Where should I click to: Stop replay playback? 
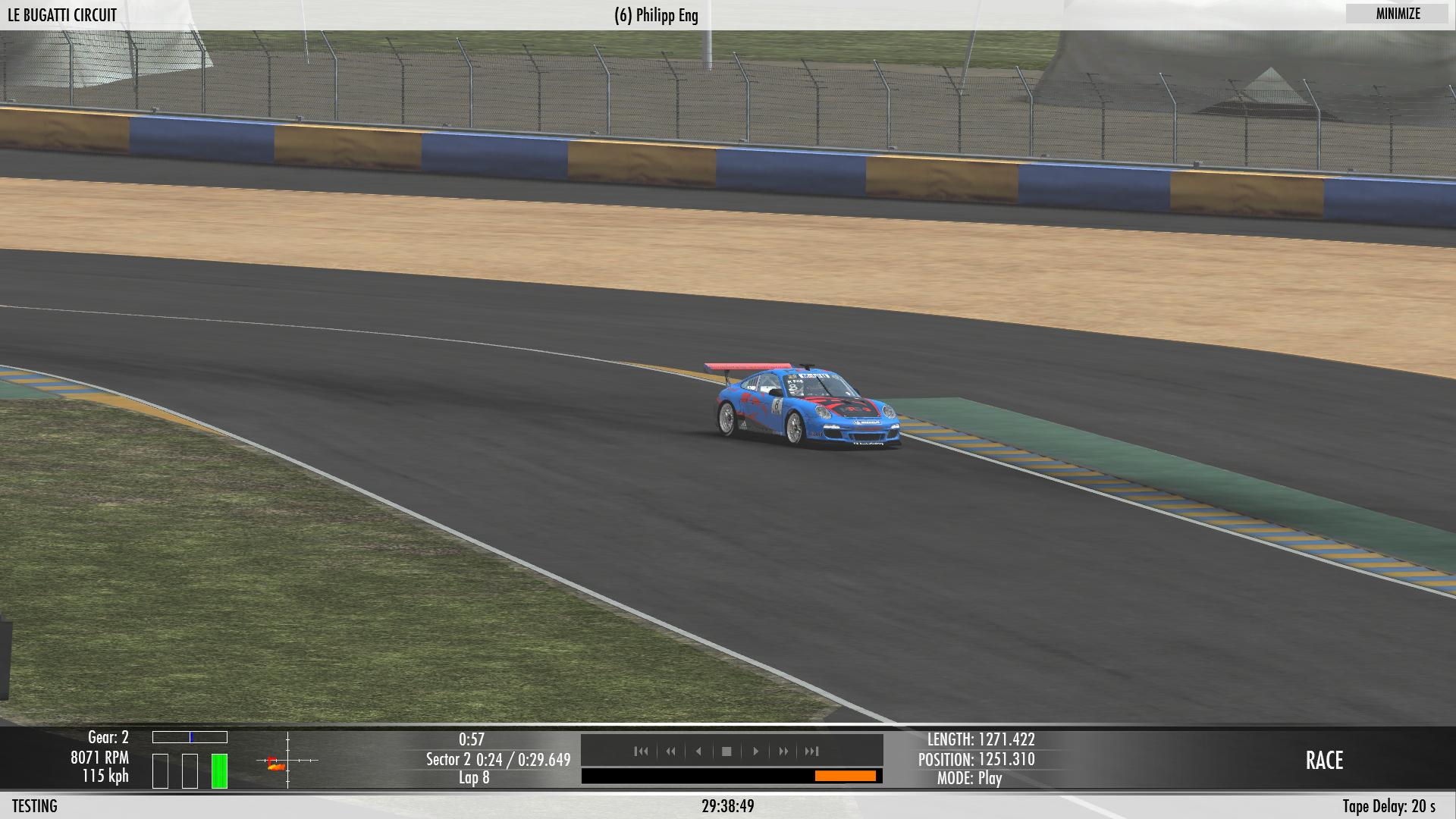(x=726, y=752)
